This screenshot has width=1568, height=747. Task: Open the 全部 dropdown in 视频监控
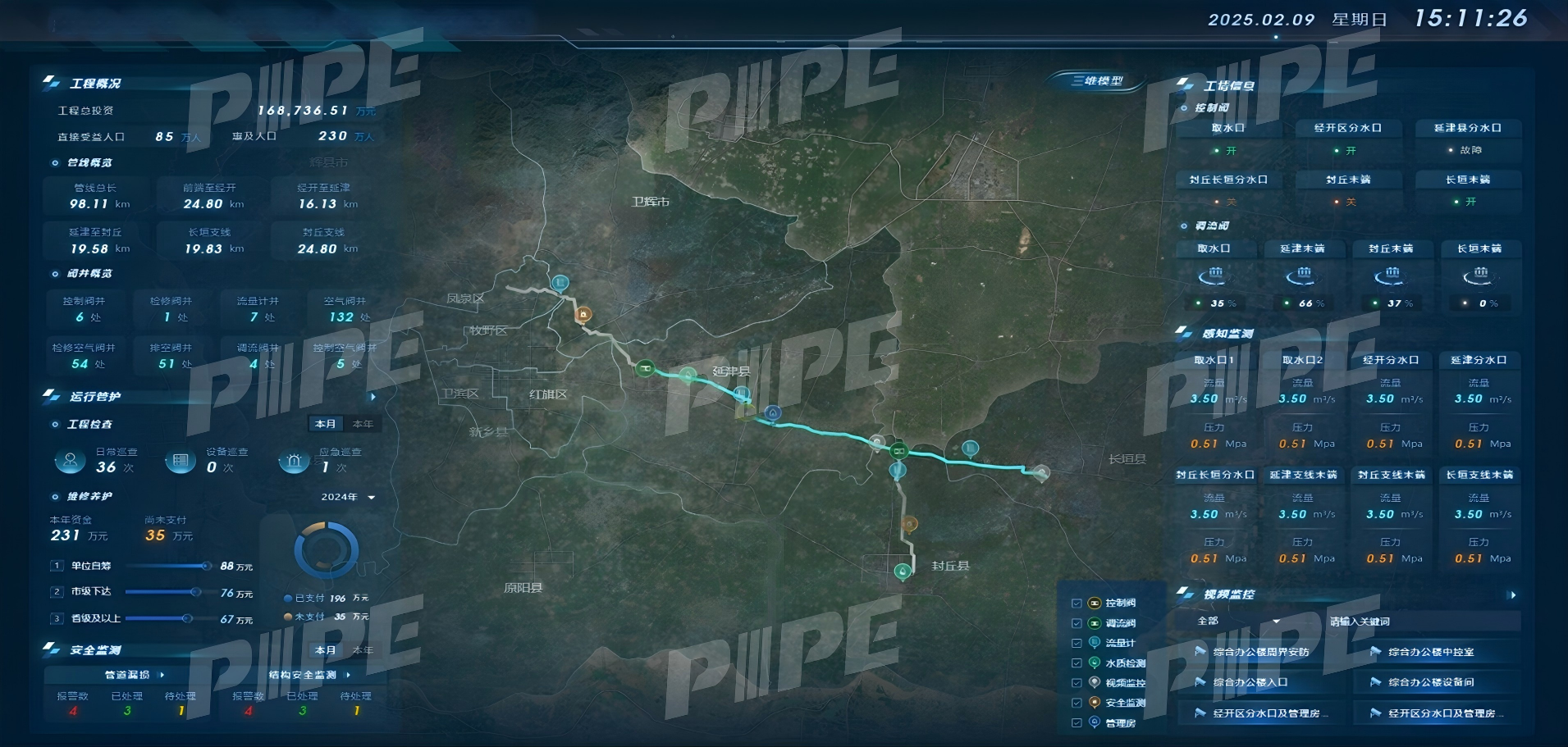pos(1238,622)
